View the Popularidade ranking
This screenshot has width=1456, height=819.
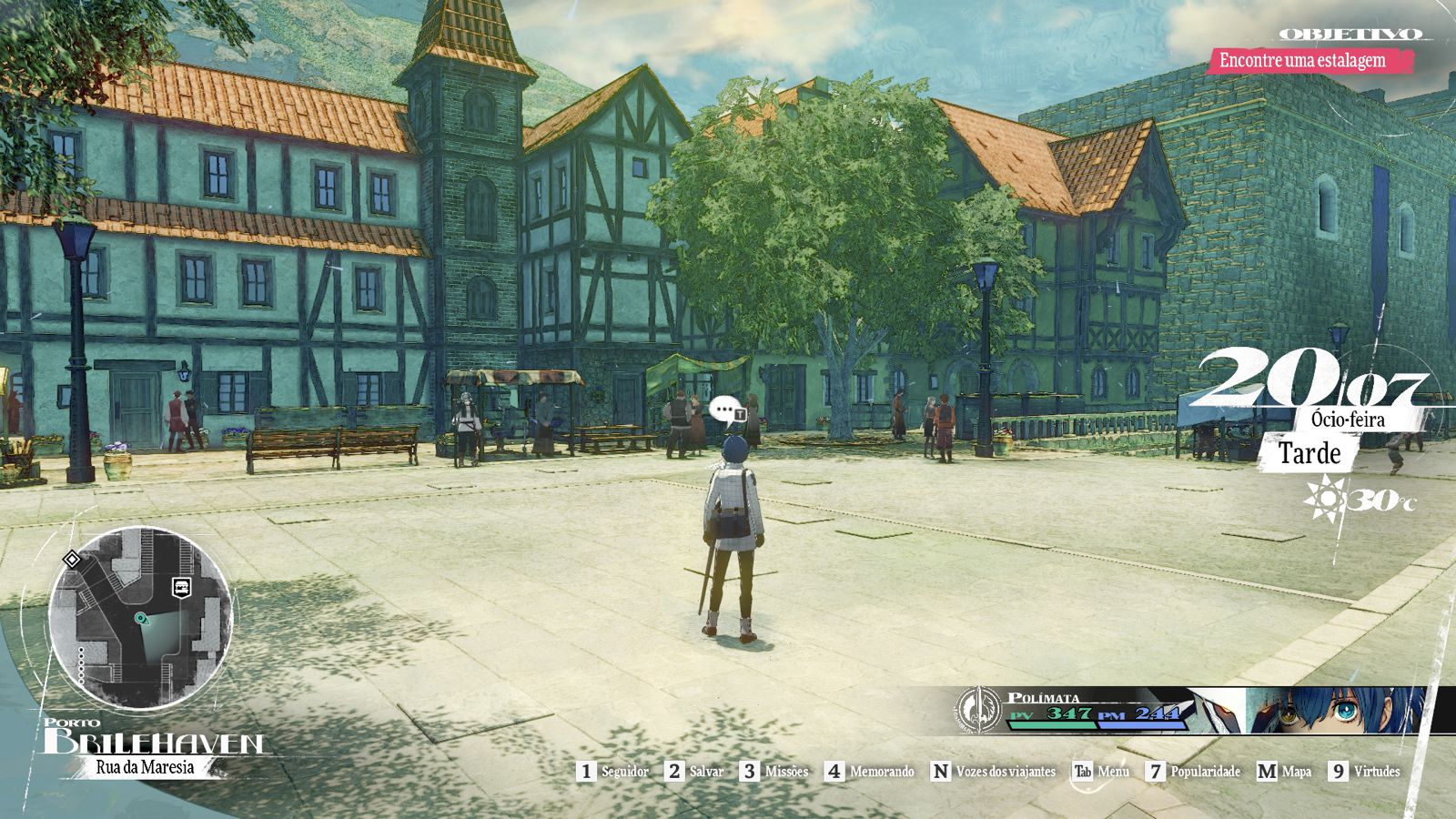click(1193, 772)
